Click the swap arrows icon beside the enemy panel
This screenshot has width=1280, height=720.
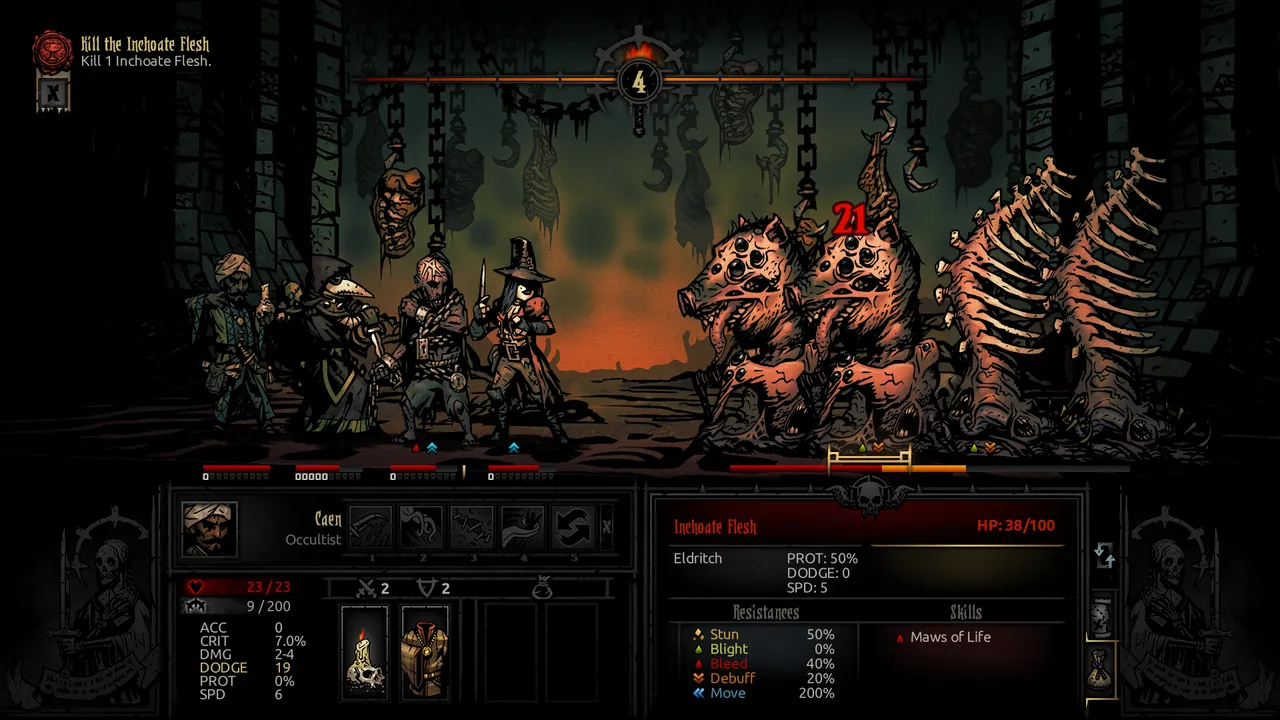coord(1105,556)
